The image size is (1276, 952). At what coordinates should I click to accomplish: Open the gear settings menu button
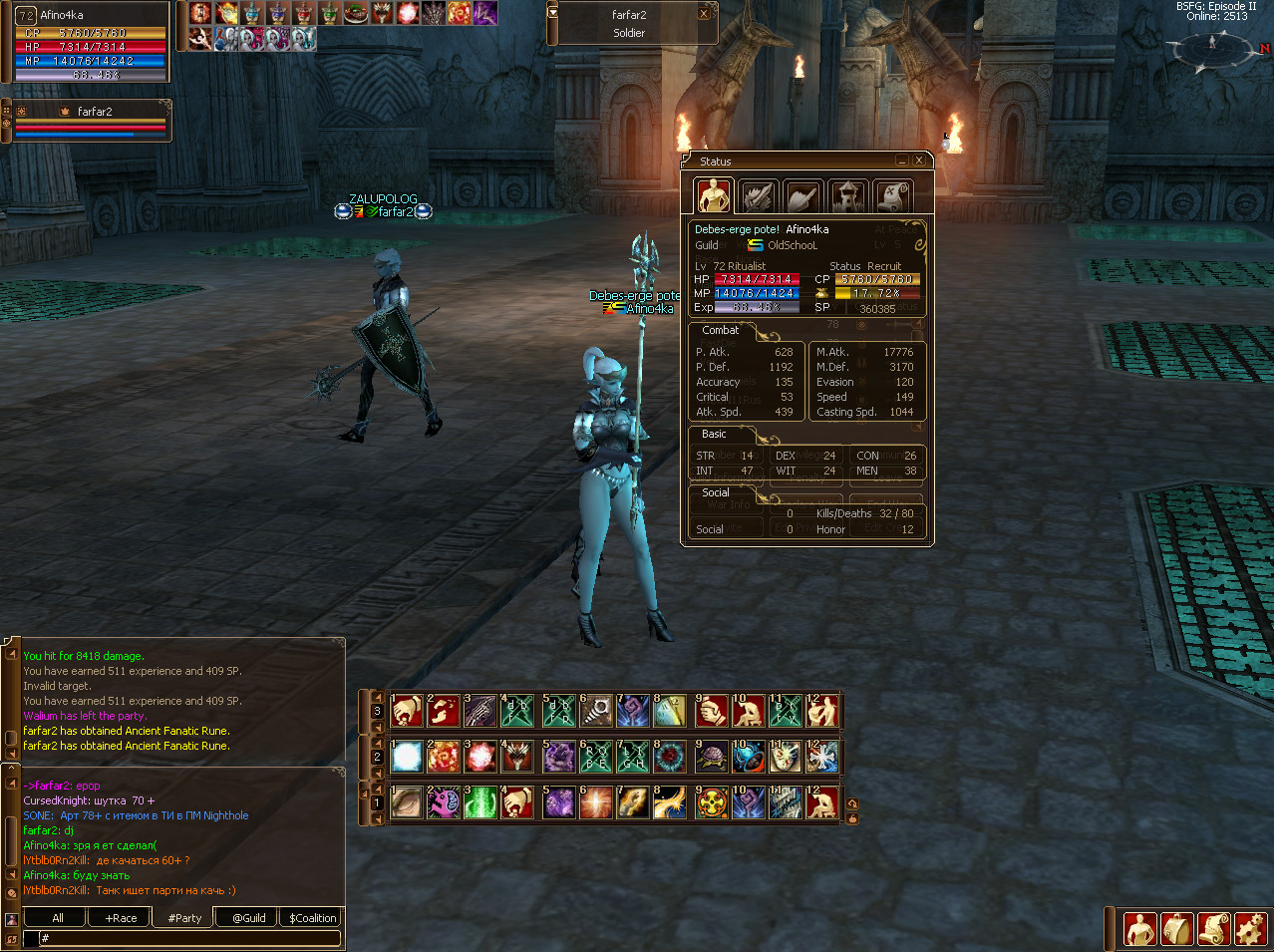(1250, 929)
